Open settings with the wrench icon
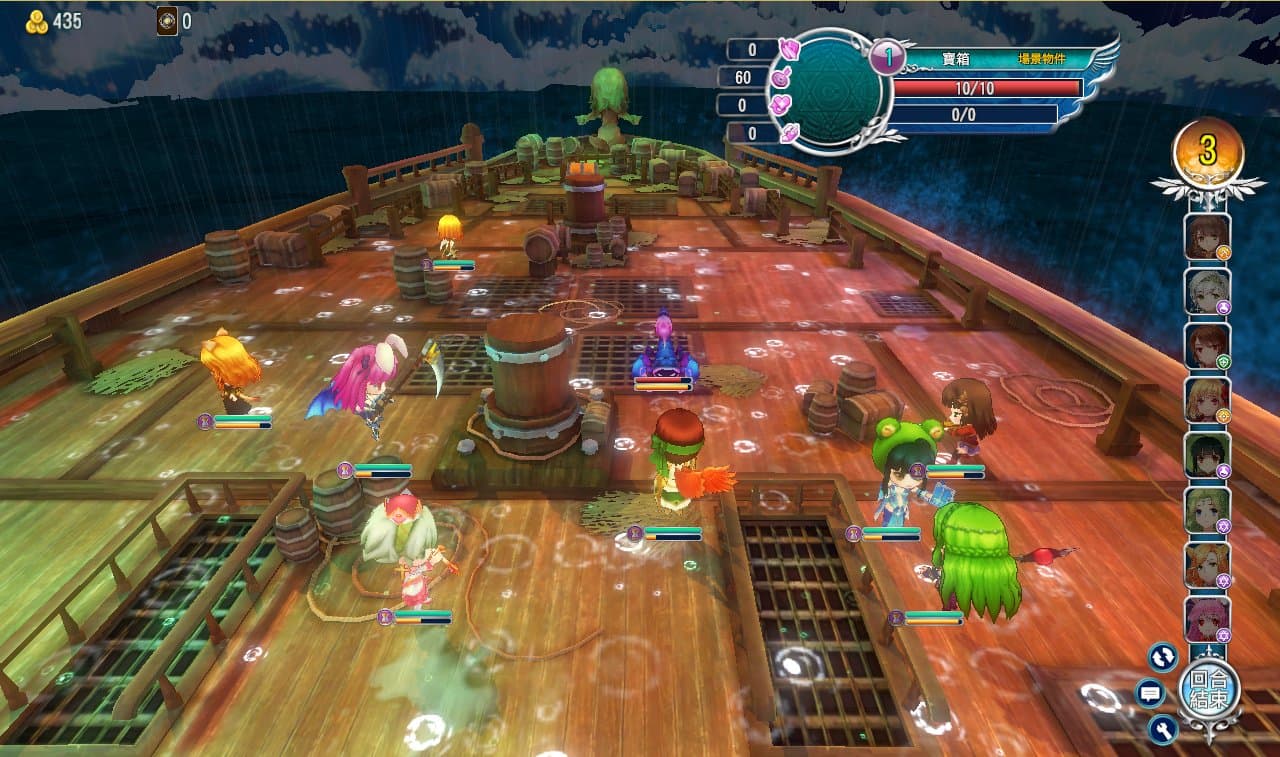Screen dimensions: 1280x757 click(1162, 729)
